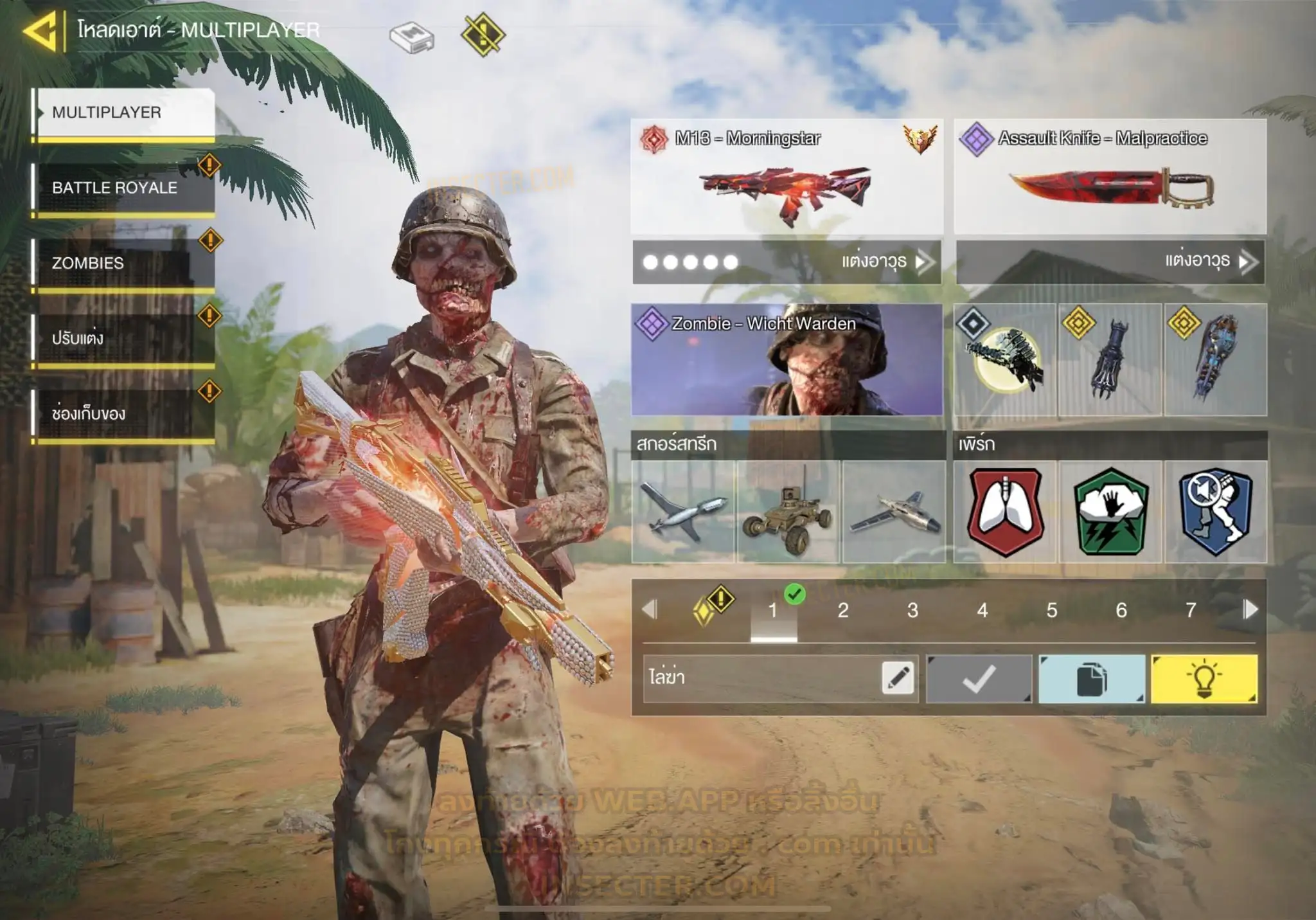Select the Assault Knife – Malpractice secondary
This screenshot has width=1316, height=920.
pyautogui.click(x=1110, y=176)
